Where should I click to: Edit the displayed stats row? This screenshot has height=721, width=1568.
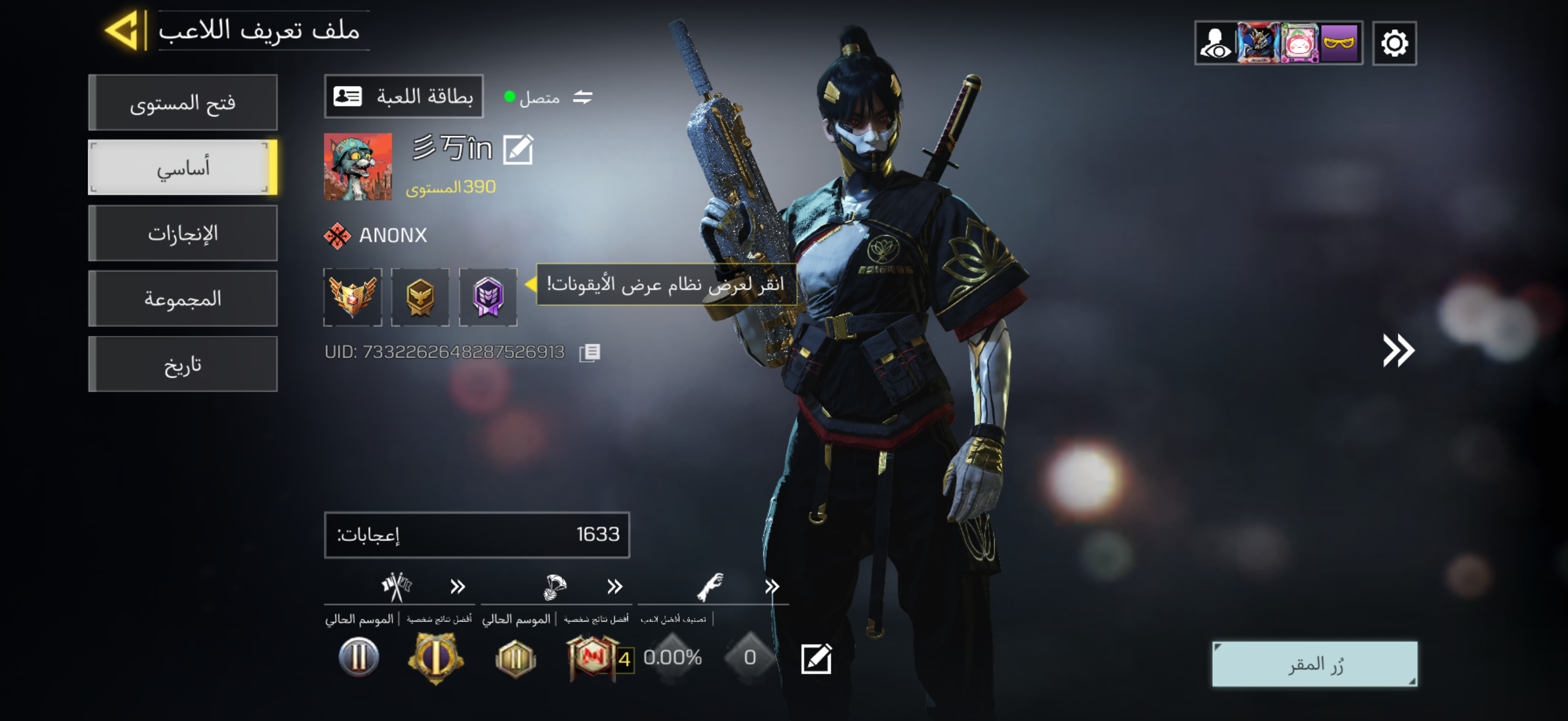pos(816,659)
